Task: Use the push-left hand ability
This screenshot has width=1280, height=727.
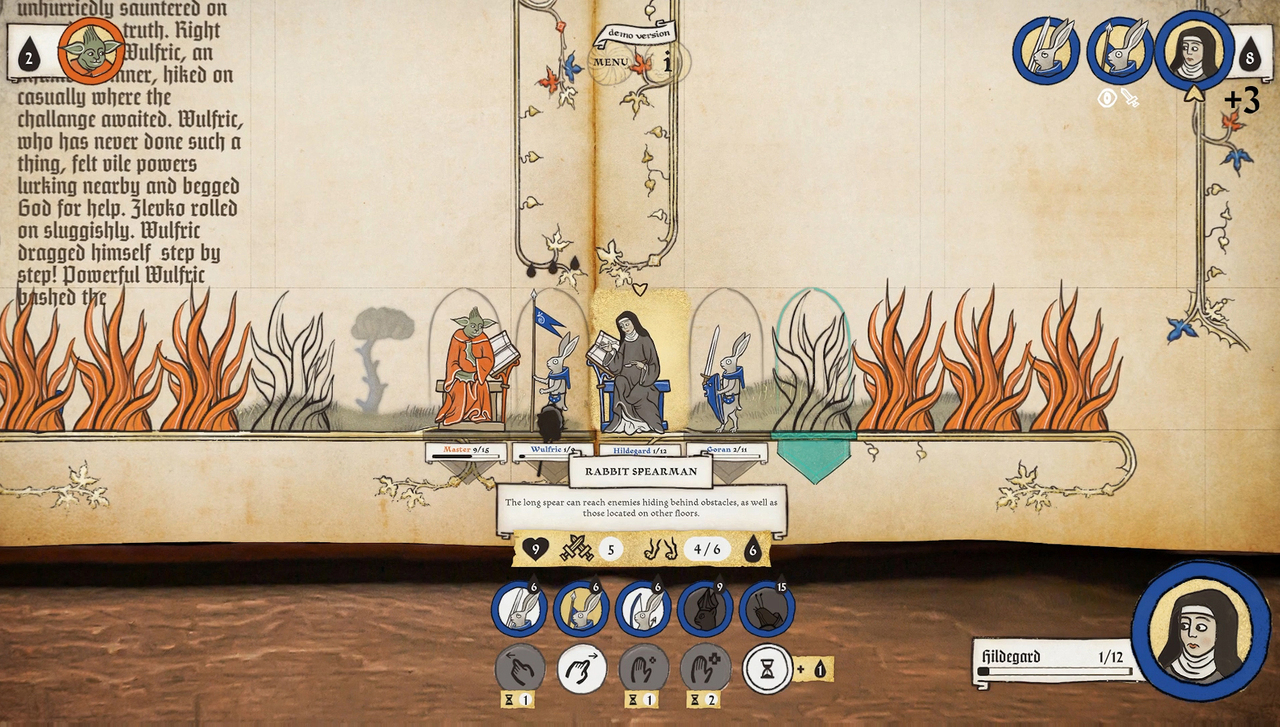Action: click(520, 668)
